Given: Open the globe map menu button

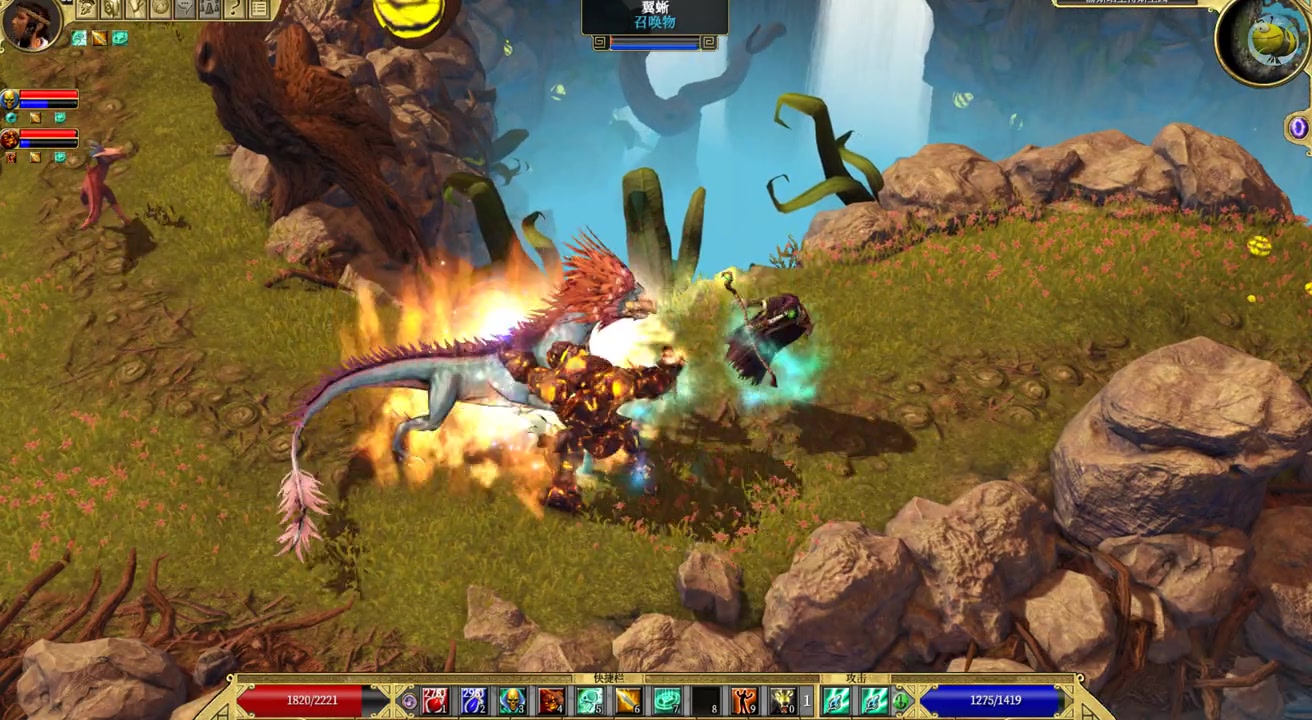Looking at the screenshot, I should (161, 9).
